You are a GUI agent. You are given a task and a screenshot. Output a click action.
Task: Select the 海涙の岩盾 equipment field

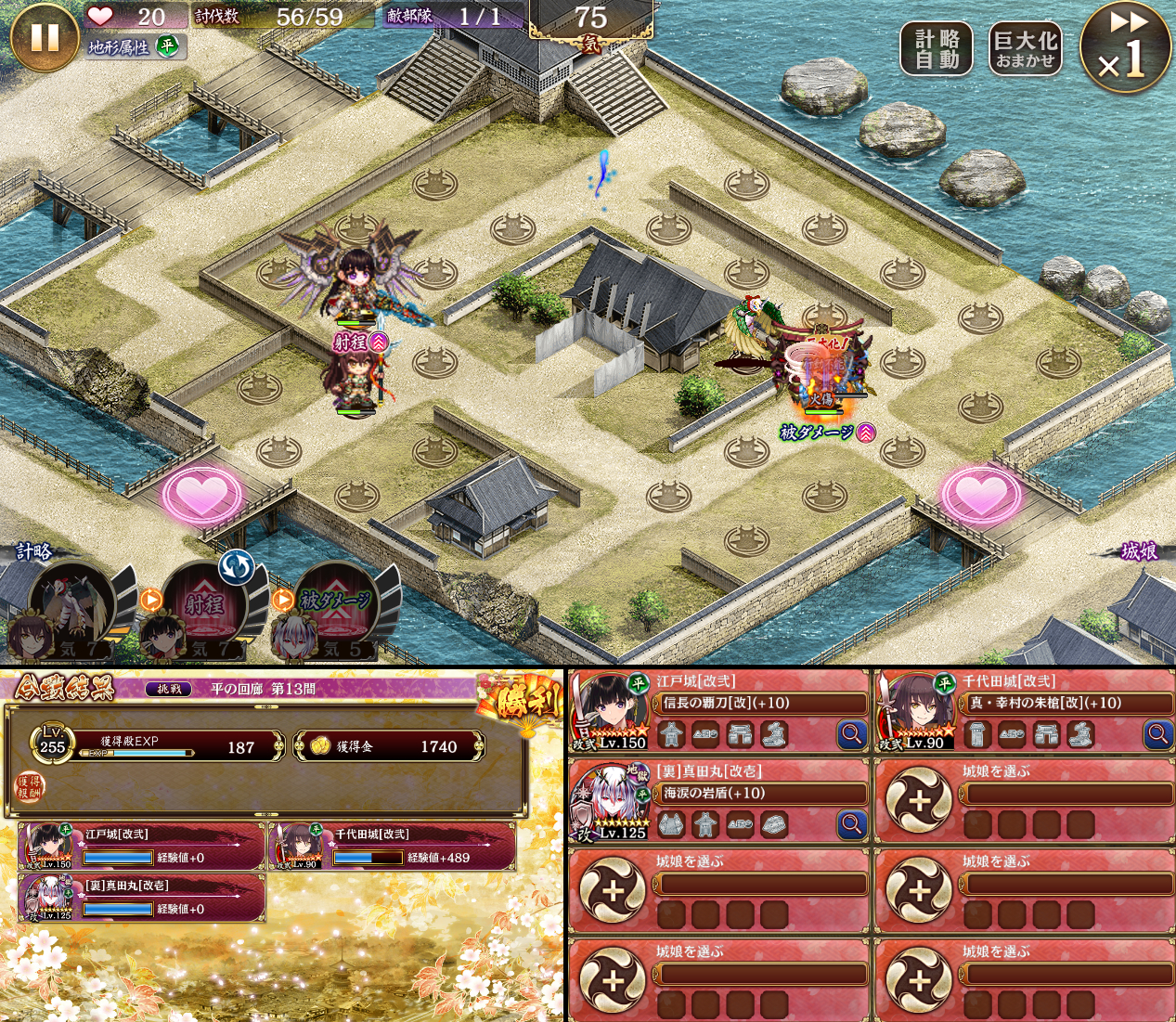pos(763,794)
